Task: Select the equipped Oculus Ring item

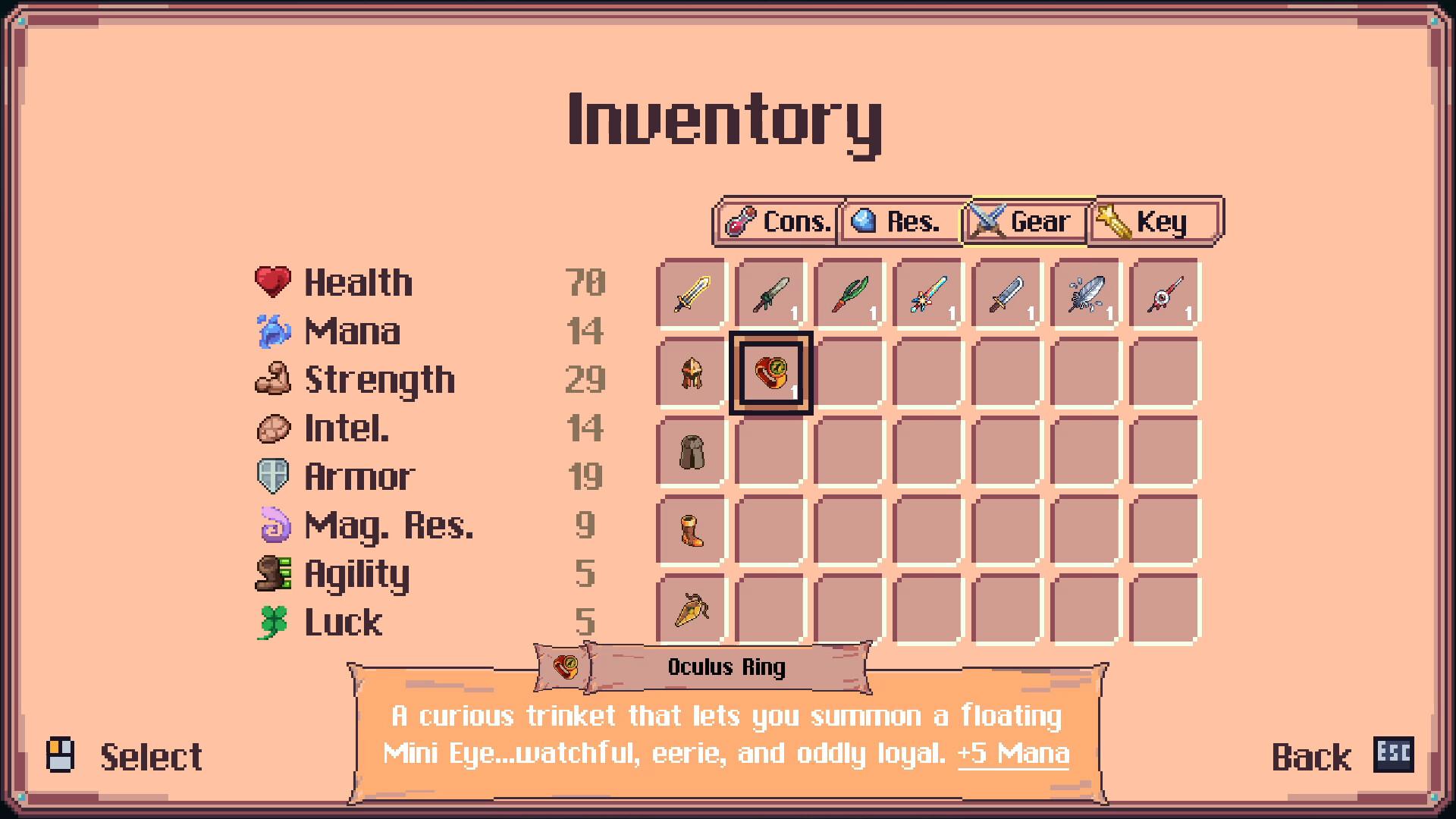Action: click(770, 374)
